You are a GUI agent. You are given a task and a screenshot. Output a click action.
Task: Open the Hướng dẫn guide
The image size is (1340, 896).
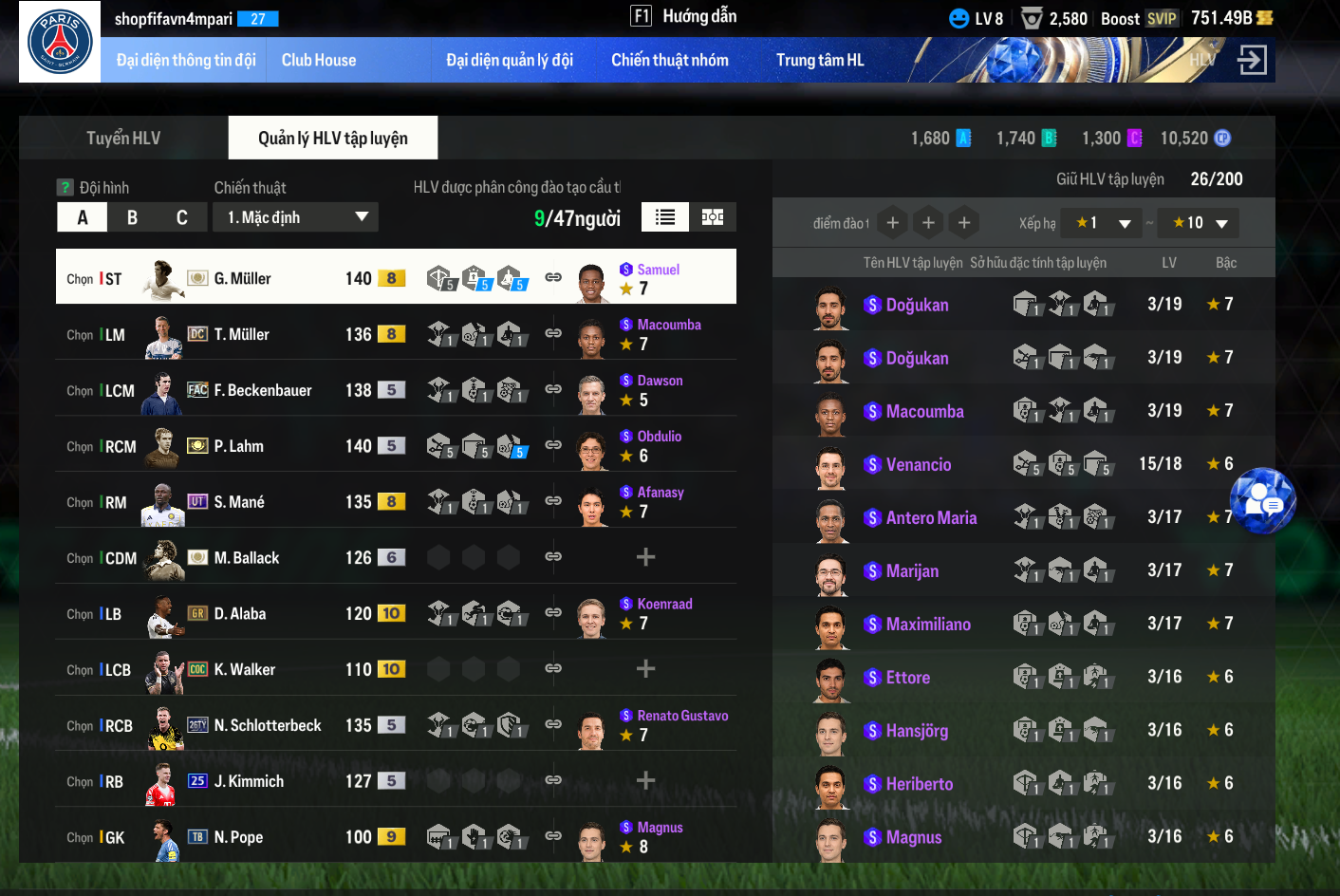684,16
